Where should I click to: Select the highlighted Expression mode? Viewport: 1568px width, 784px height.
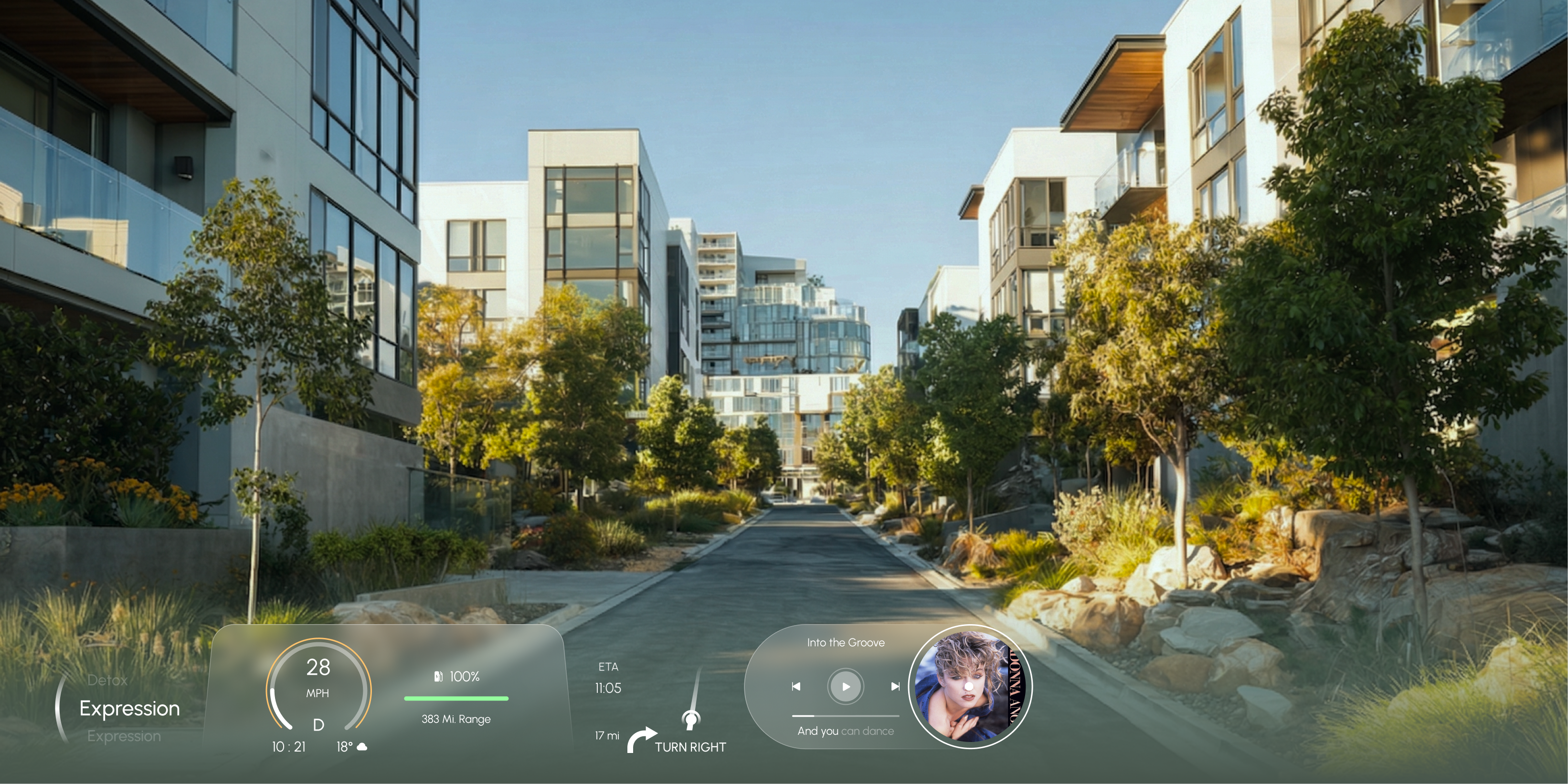(x=130, y=709)
